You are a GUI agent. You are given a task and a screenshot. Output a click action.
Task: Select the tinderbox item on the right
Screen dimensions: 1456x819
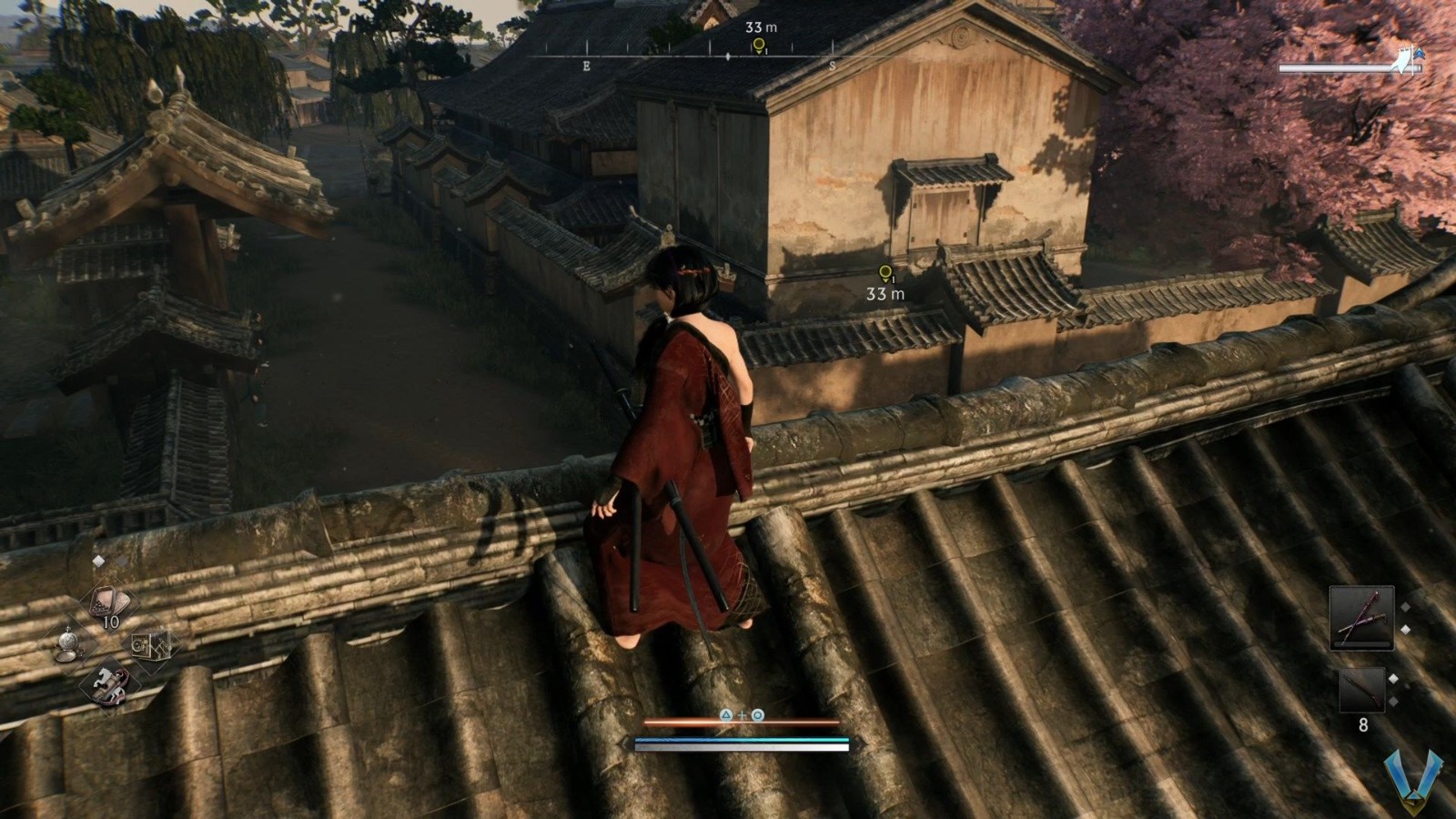[152, 645]
